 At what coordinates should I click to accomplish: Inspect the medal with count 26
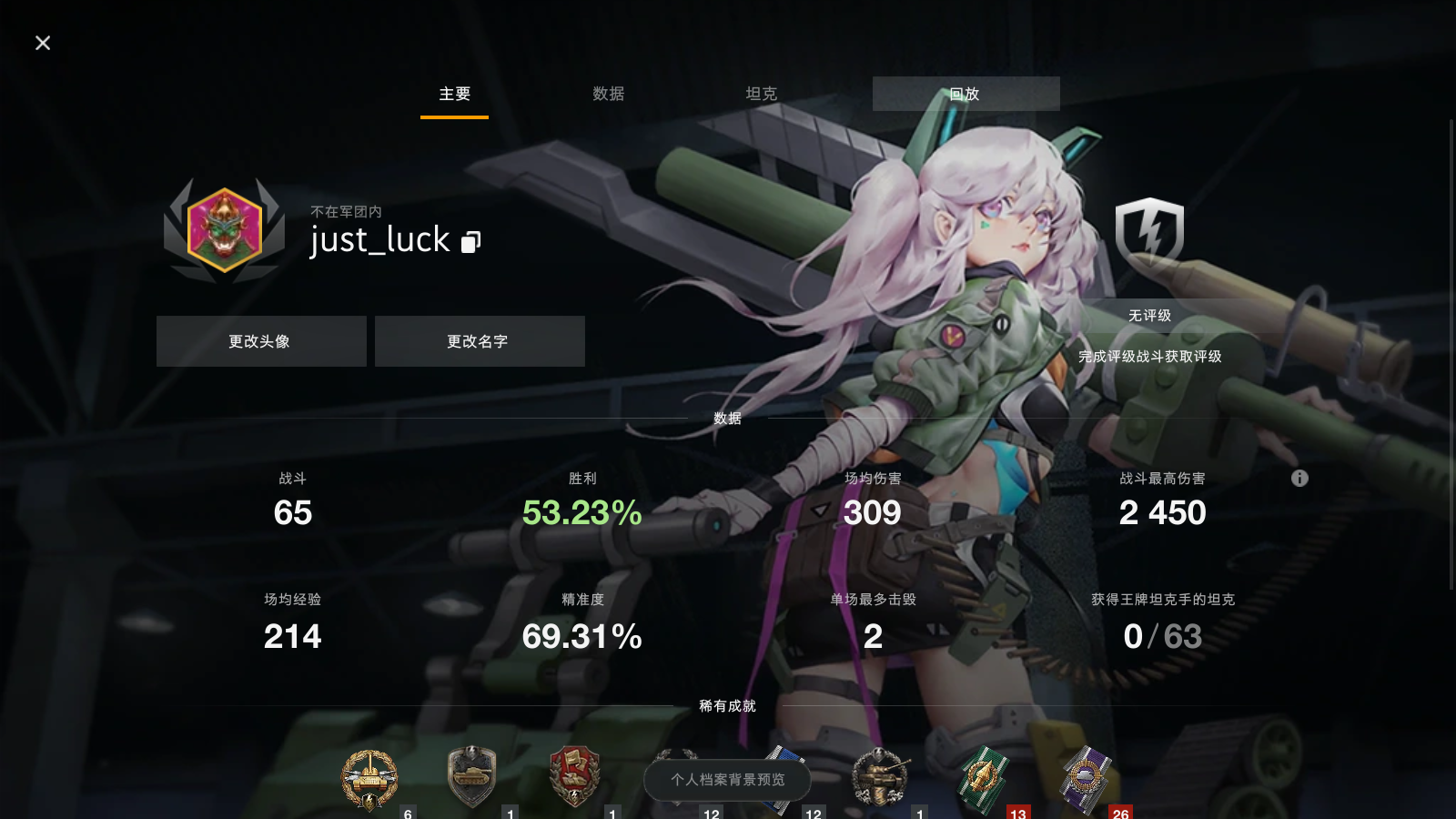coord(1086,778)
